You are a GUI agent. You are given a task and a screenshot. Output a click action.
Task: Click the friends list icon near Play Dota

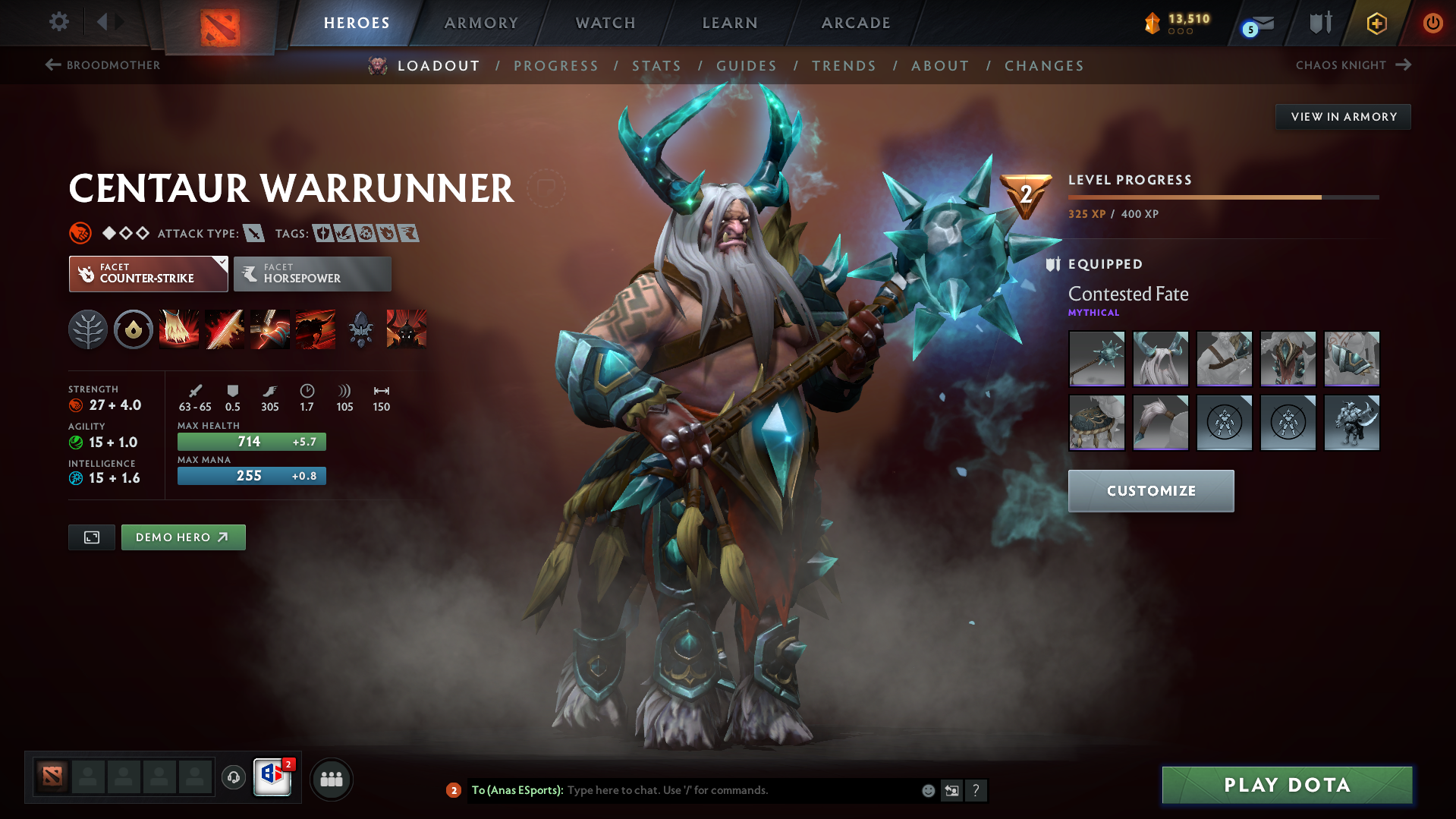tap(332, 779)
